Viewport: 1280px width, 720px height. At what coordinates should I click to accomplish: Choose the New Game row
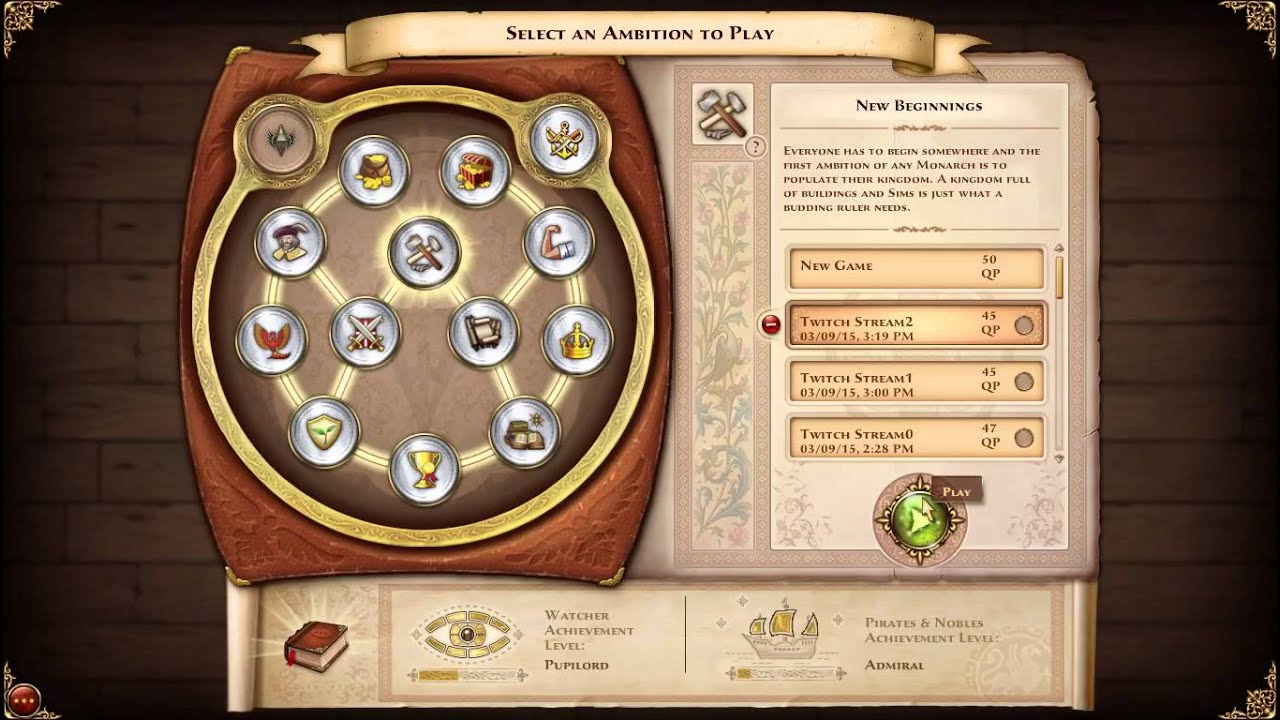coord(915,268)
